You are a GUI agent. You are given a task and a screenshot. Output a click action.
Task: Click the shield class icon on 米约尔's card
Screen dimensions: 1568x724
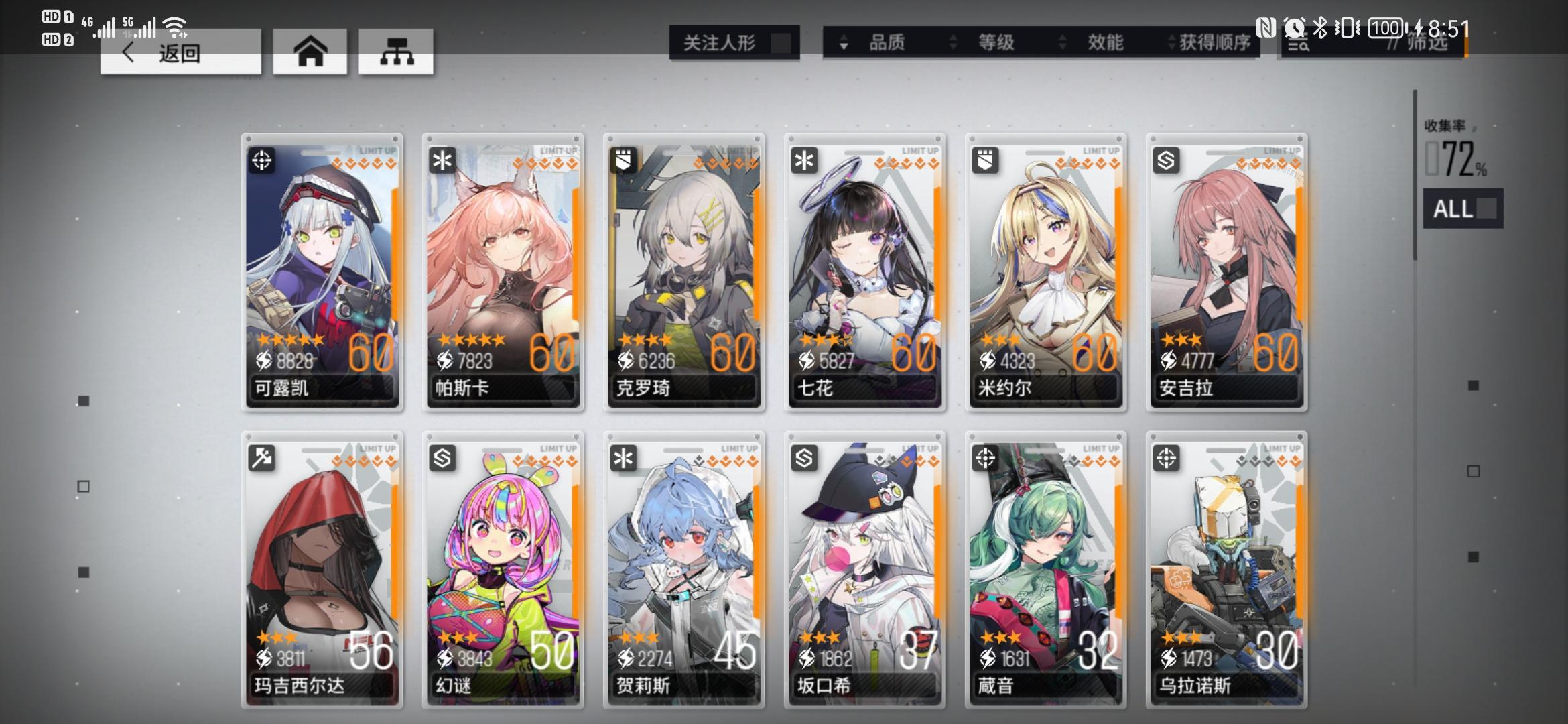(x=985, y=161)
